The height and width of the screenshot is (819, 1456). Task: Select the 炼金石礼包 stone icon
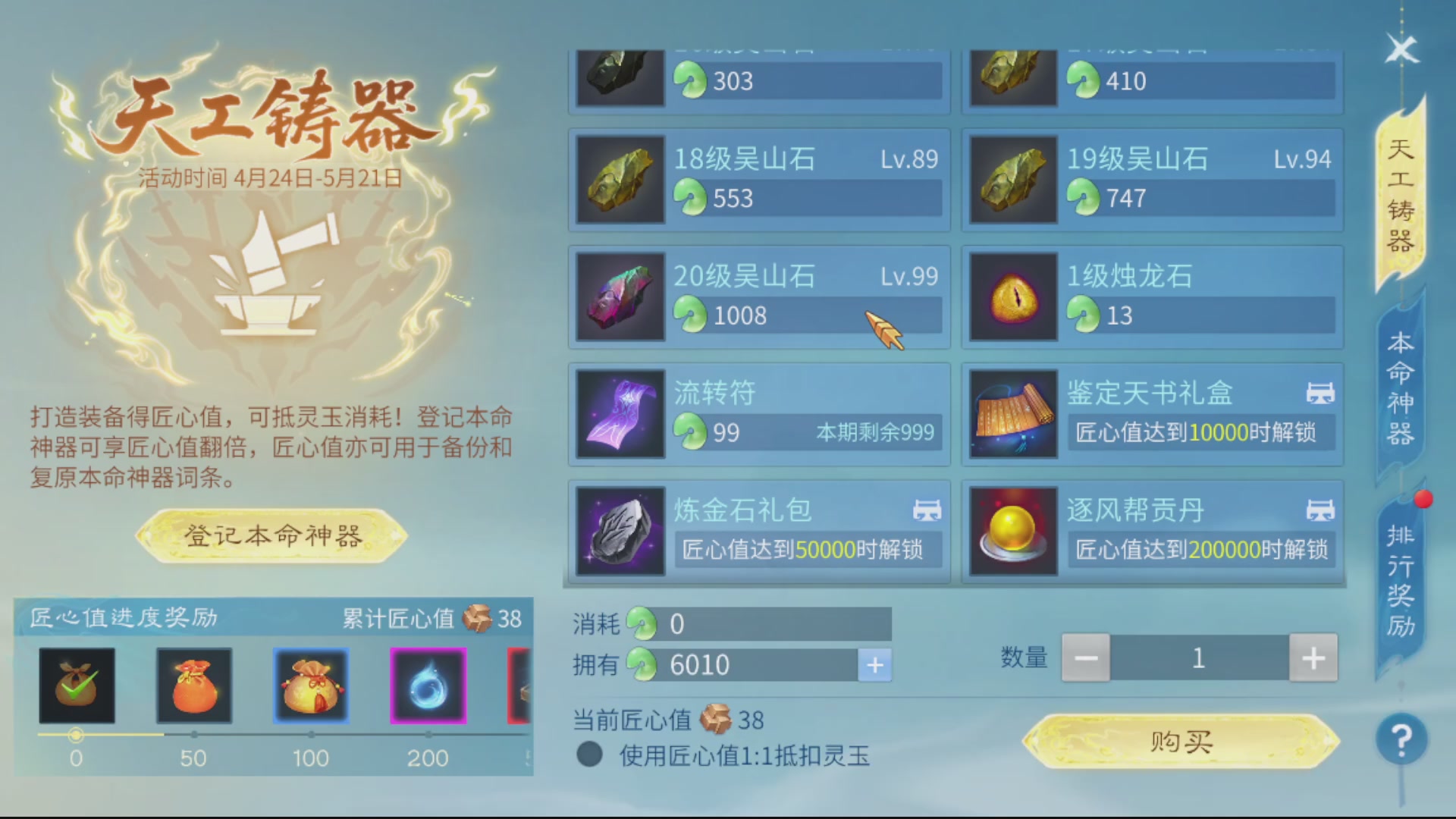pos(620,531)
